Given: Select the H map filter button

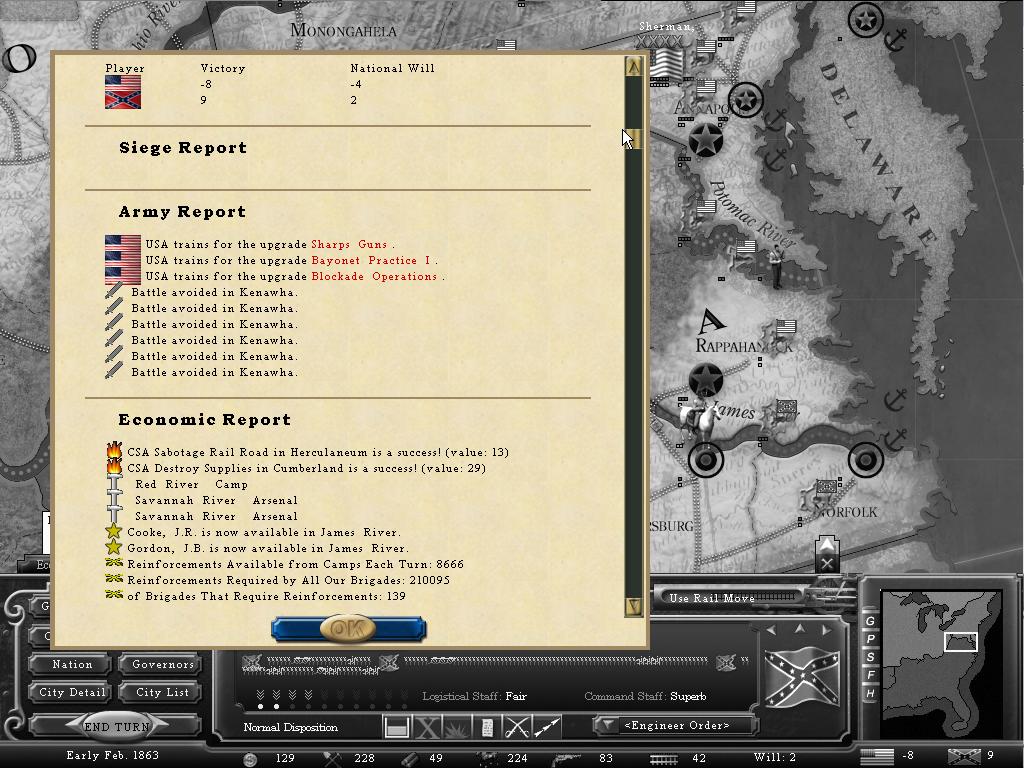Looking at the screenshot, I should click(870, 693).
